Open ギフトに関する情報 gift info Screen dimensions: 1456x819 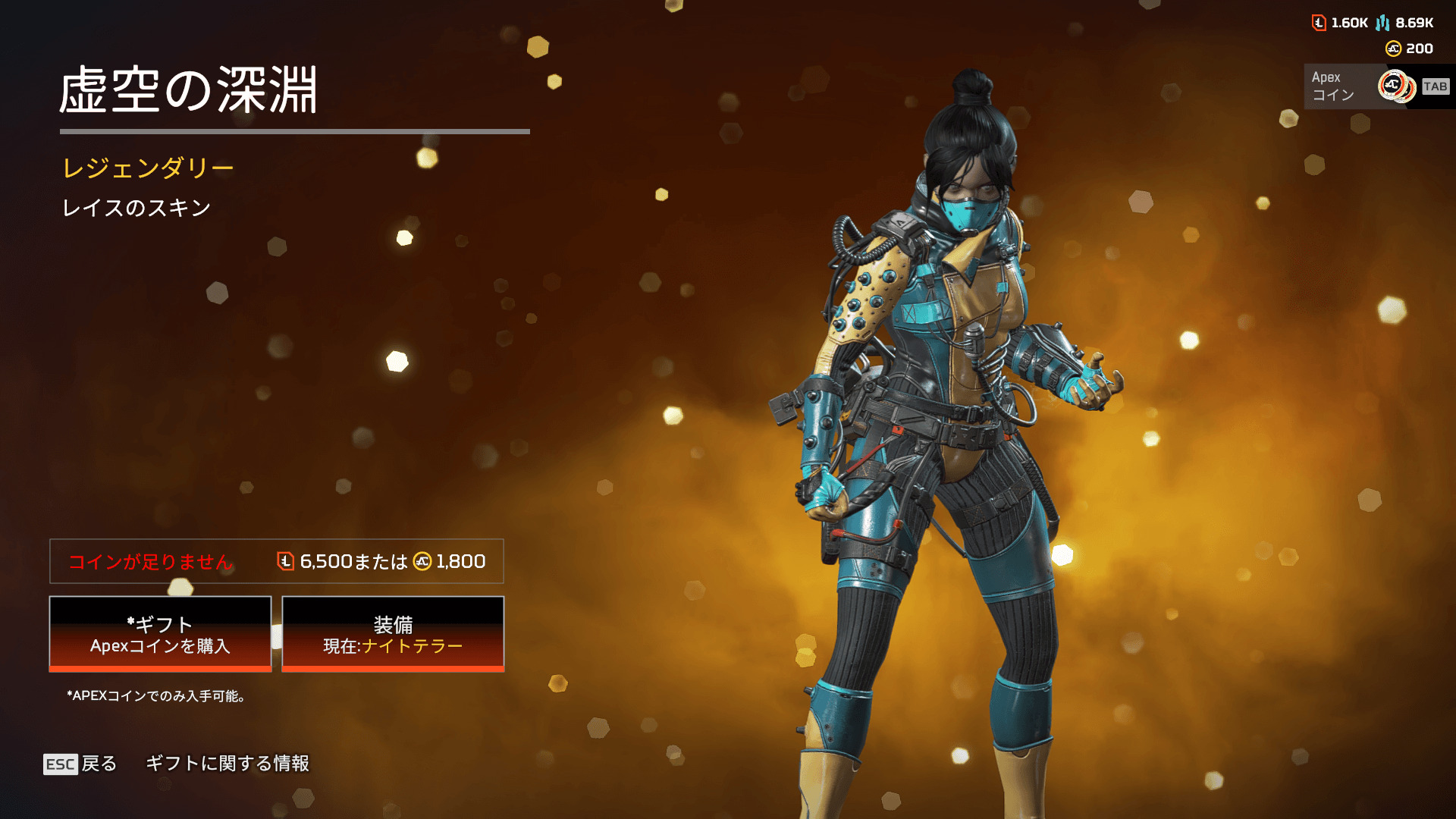click(x=227, y=764)
